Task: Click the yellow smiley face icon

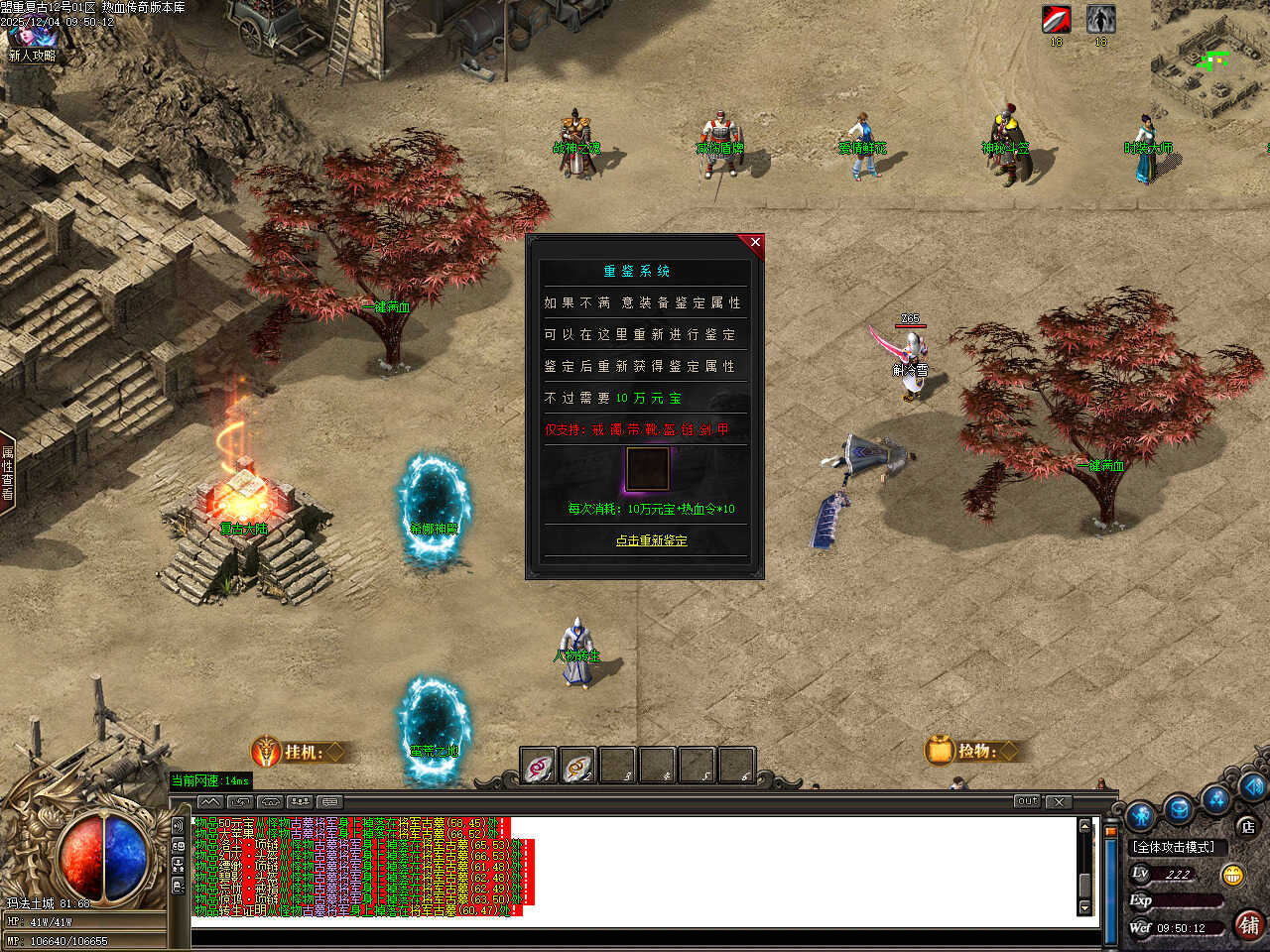Action: tap(1233, 875)
